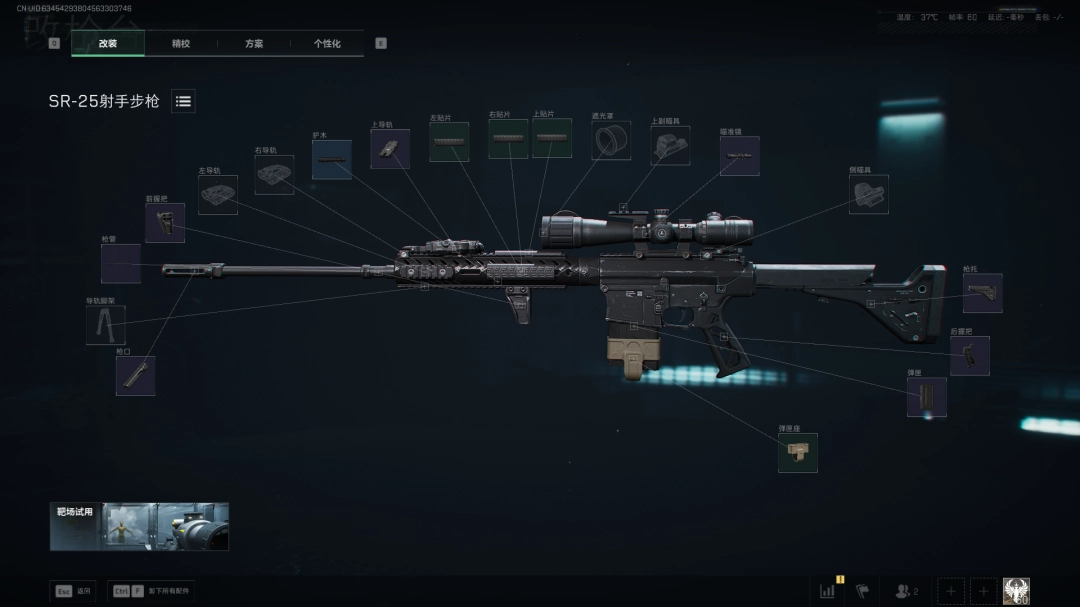The height and width of the screenshot is (607, 1080).
Task: Choose the 侧瞄具 side sight slot
Action: [x=868, y=194]
